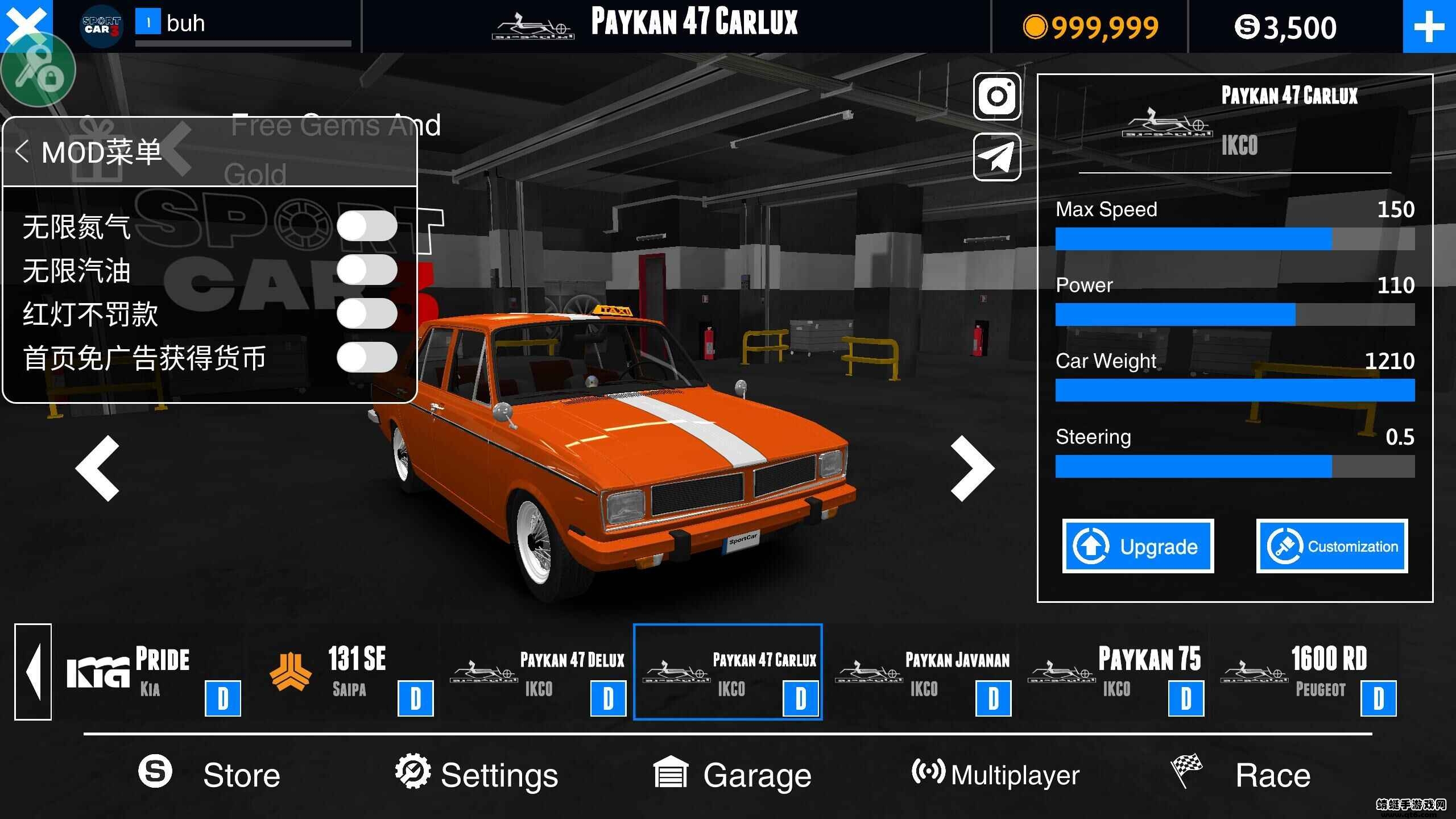Enter the Garage
Viewport: 1456px width, 819px height.
click(733, 775)
